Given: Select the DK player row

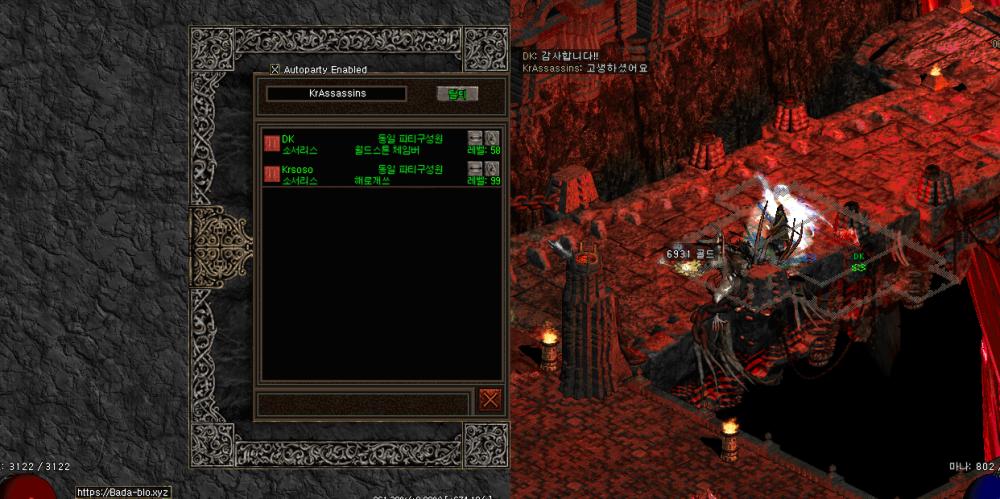Looking at the screenshot, I should coord(380,144).
